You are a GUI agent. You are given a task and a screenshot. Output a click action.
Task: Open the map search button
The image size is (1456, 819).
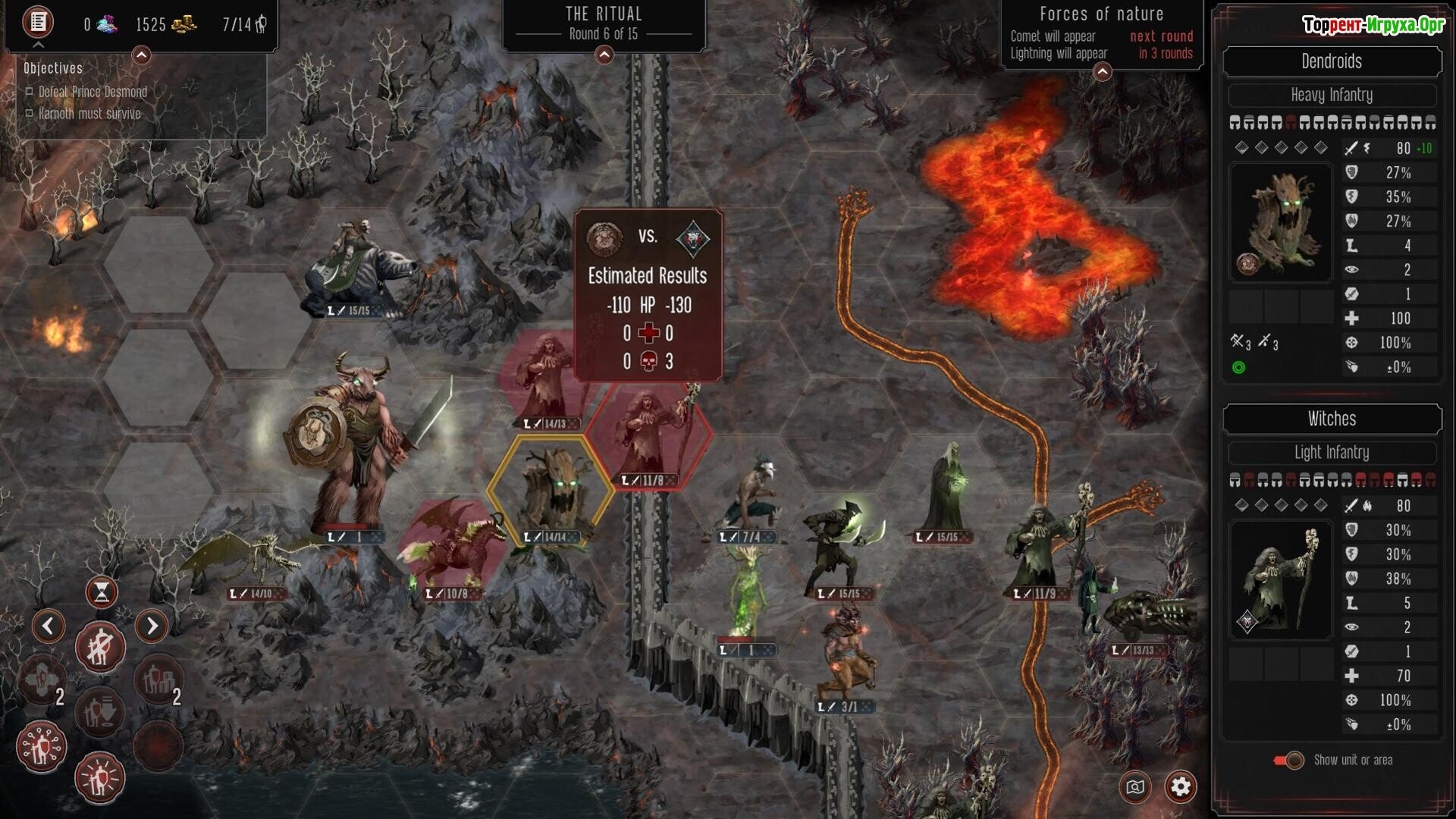(1135, 787)
